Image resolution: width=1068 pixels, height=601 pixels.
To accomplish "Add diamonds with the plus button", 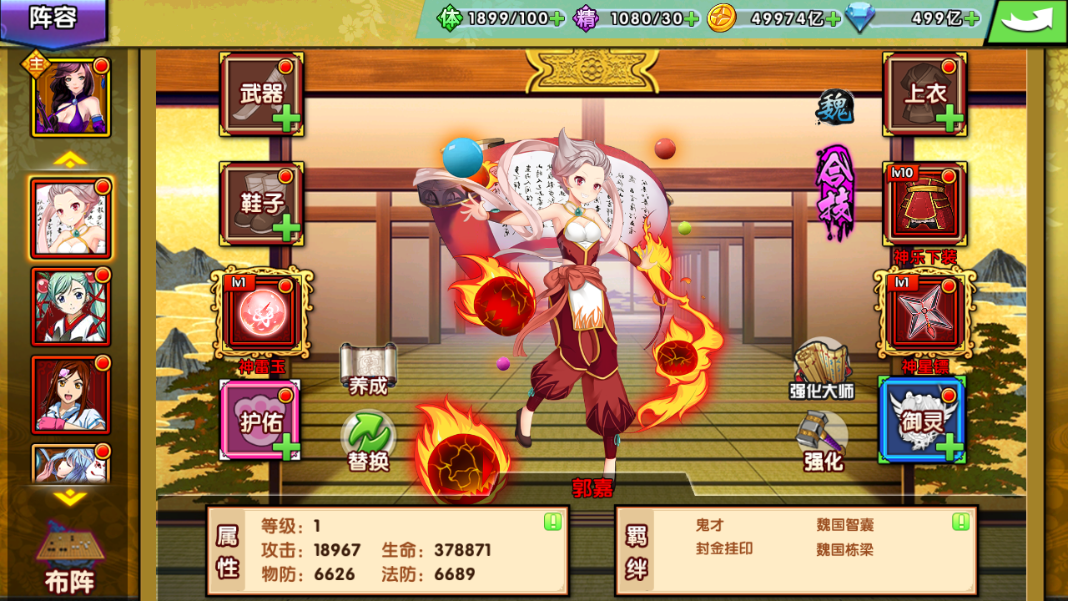I will tap(970, 18).
